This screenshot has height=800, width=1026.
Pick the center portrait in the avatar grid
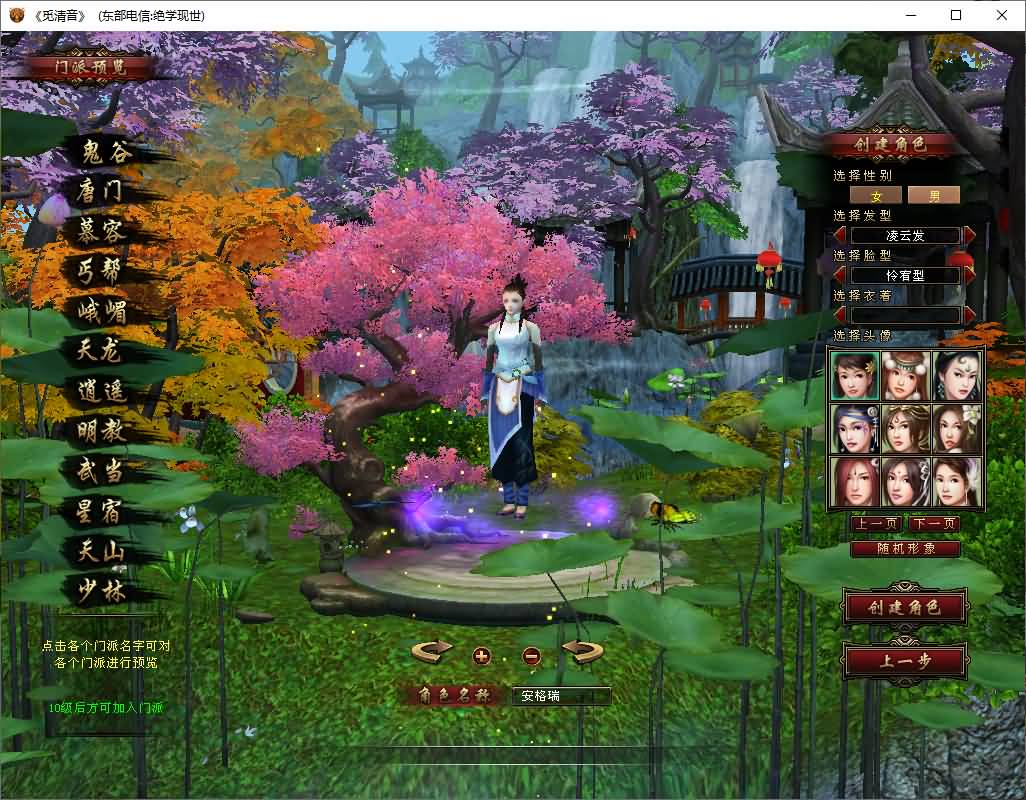pyautogui.click(x=906, y=428)
